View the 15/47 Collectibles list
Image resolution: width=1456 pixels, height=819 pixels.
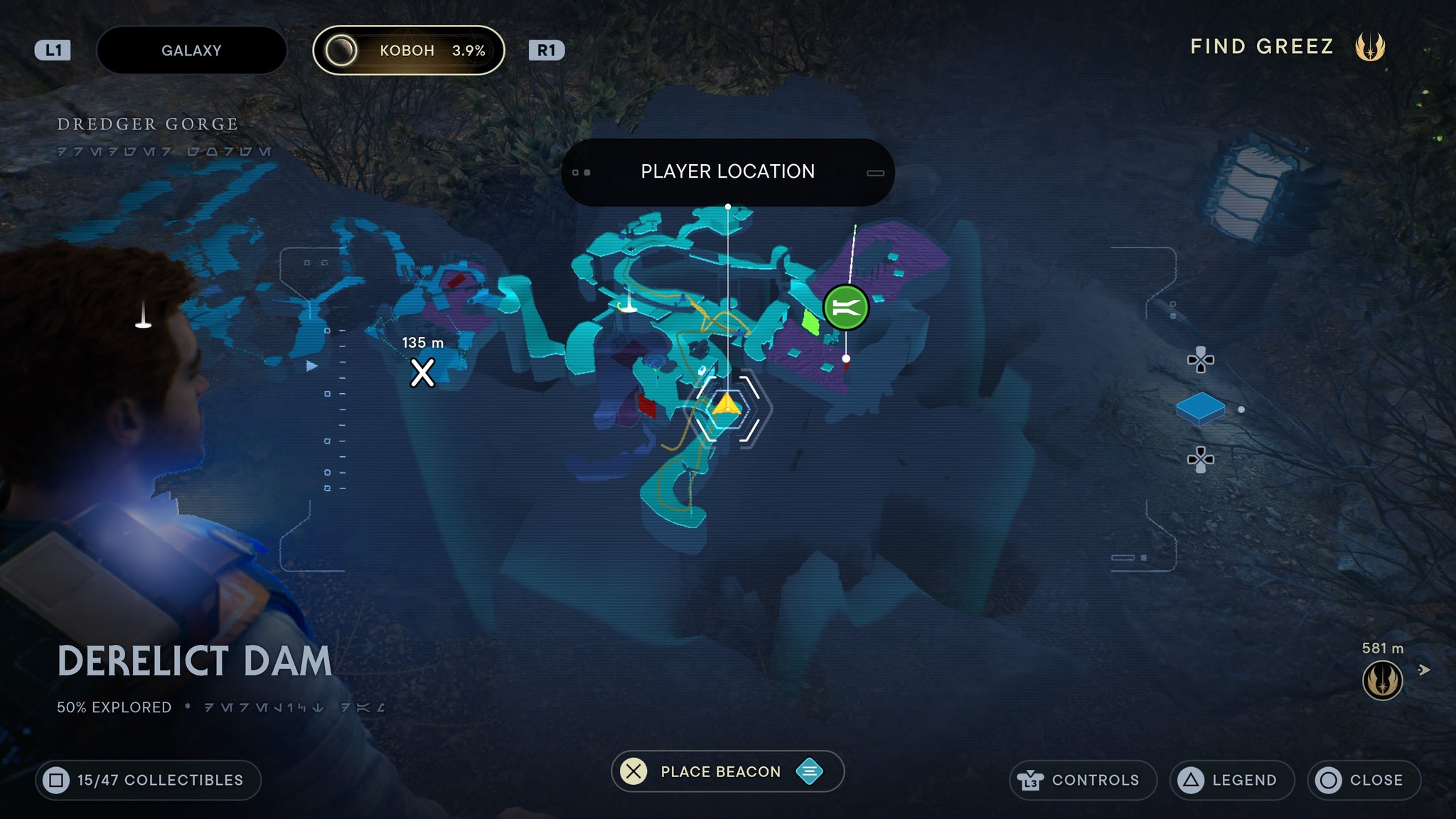click(148, 780)
